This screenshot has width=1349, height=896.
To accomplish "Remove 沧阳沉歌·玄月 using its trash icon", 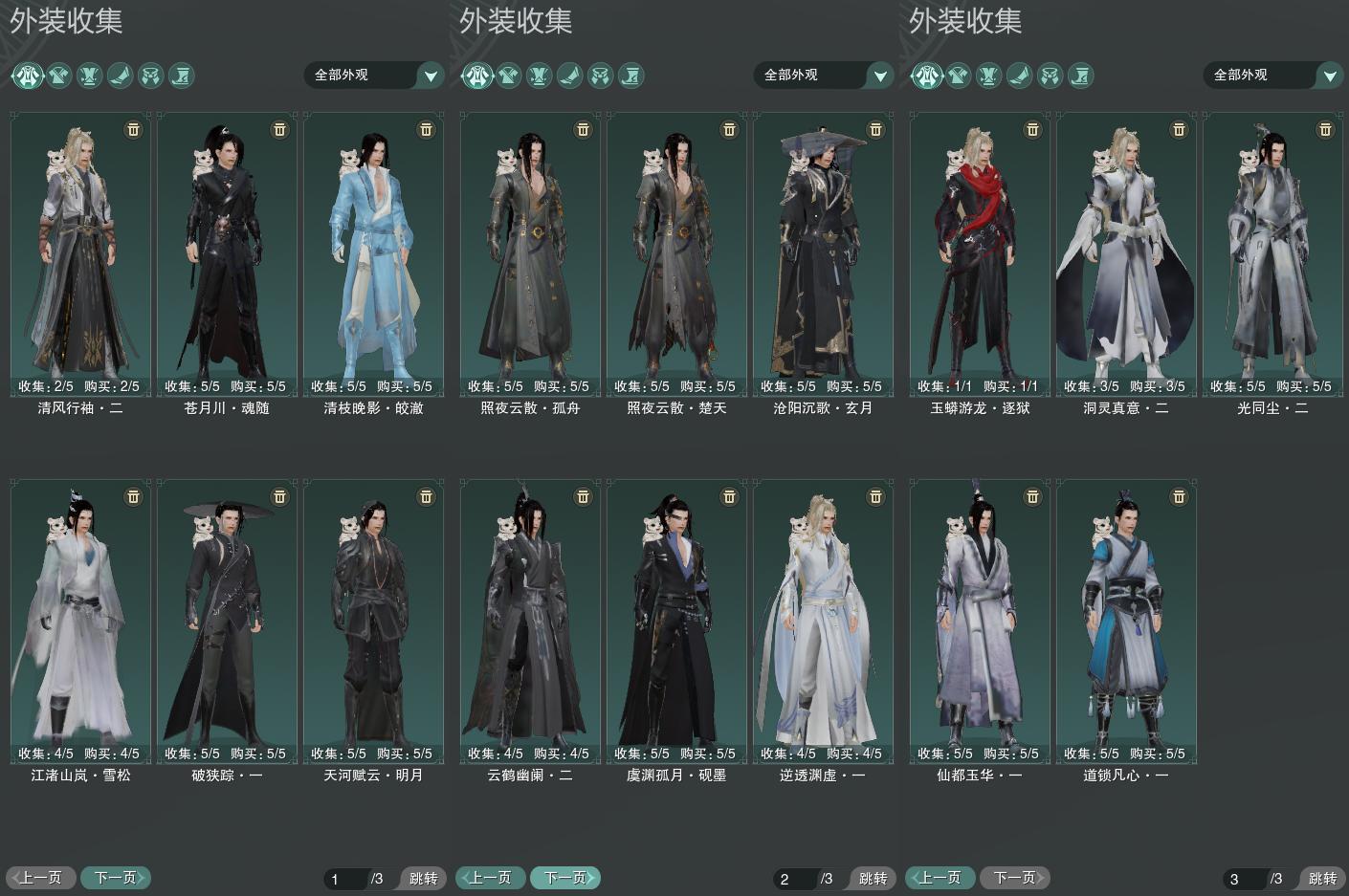I will coord(875,129).
